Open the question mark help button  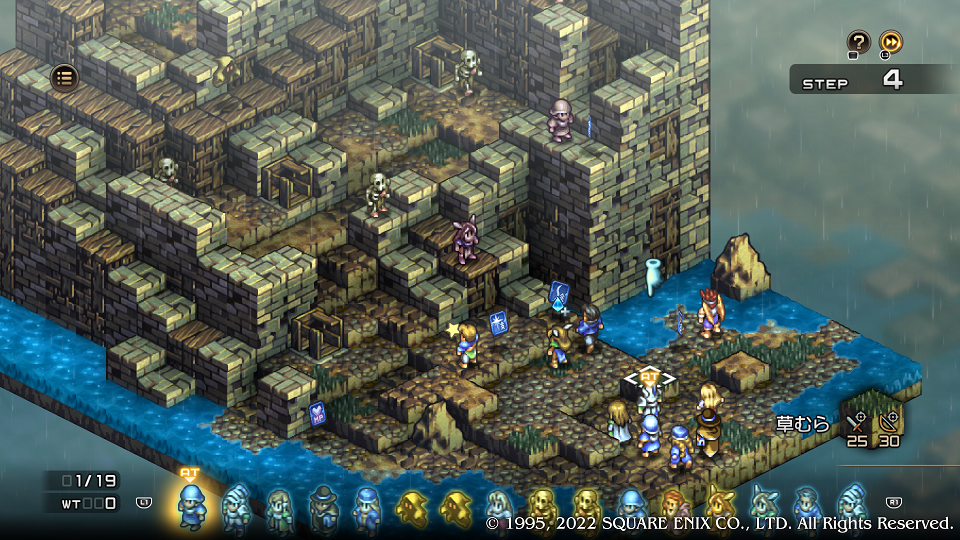[858, 42]
